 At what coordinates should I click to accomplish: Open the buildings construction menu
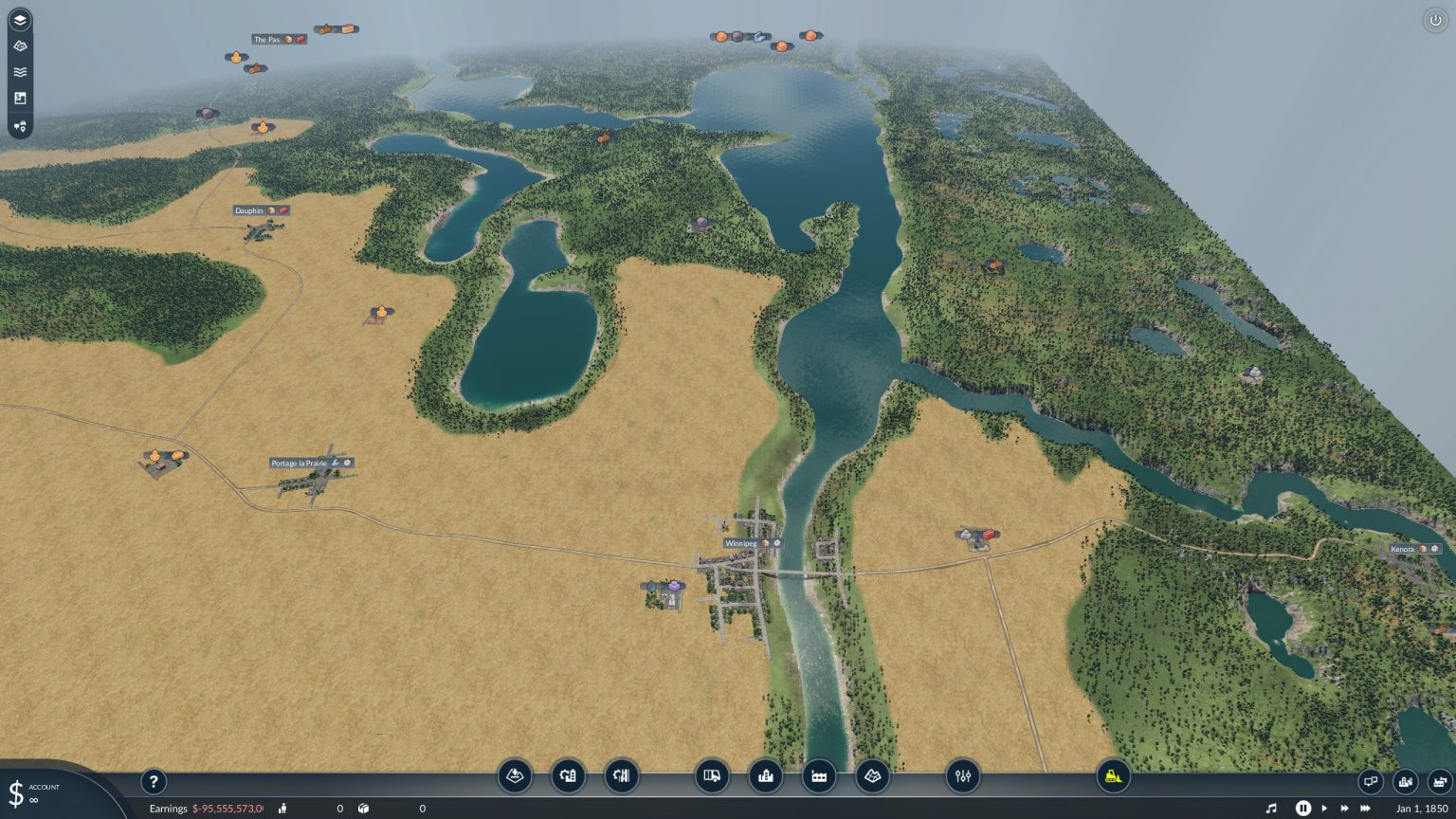tap(765, 776)
